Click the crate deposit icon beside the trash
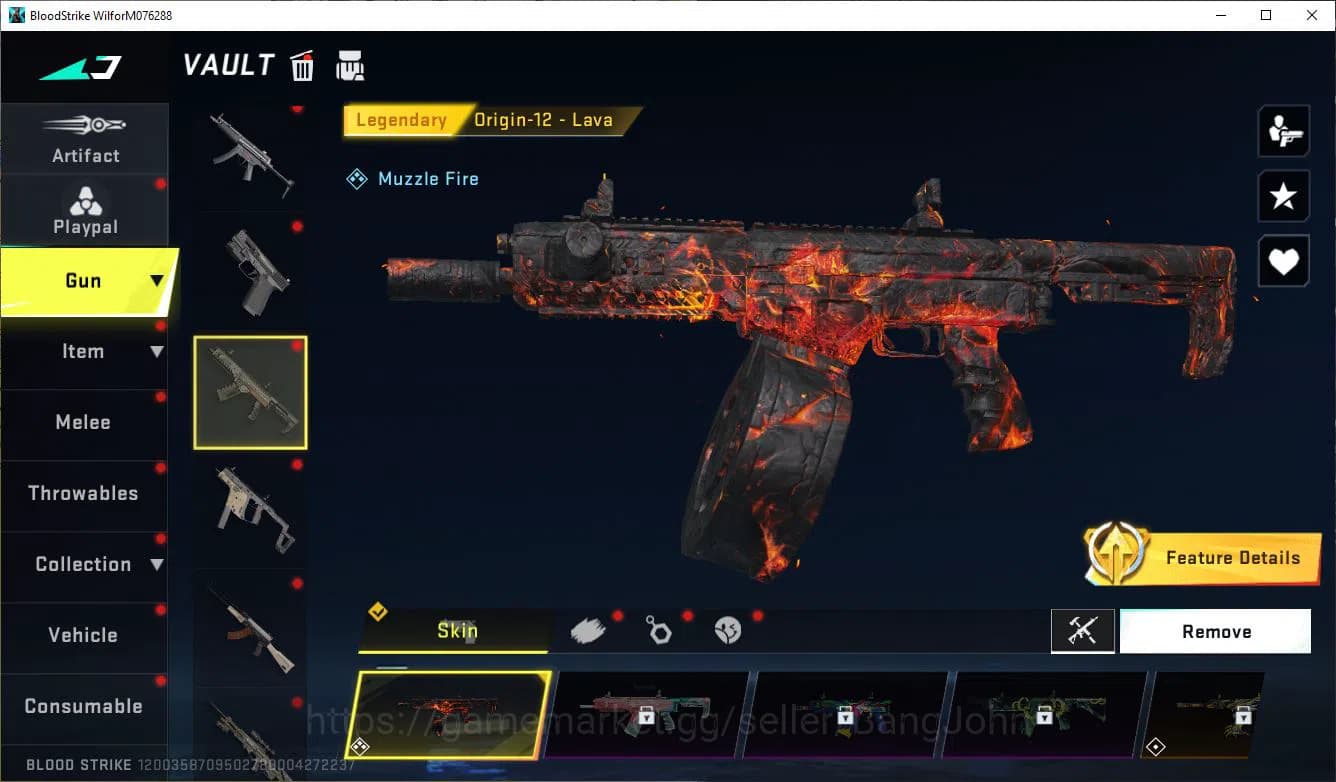 [x=350, y=65]
